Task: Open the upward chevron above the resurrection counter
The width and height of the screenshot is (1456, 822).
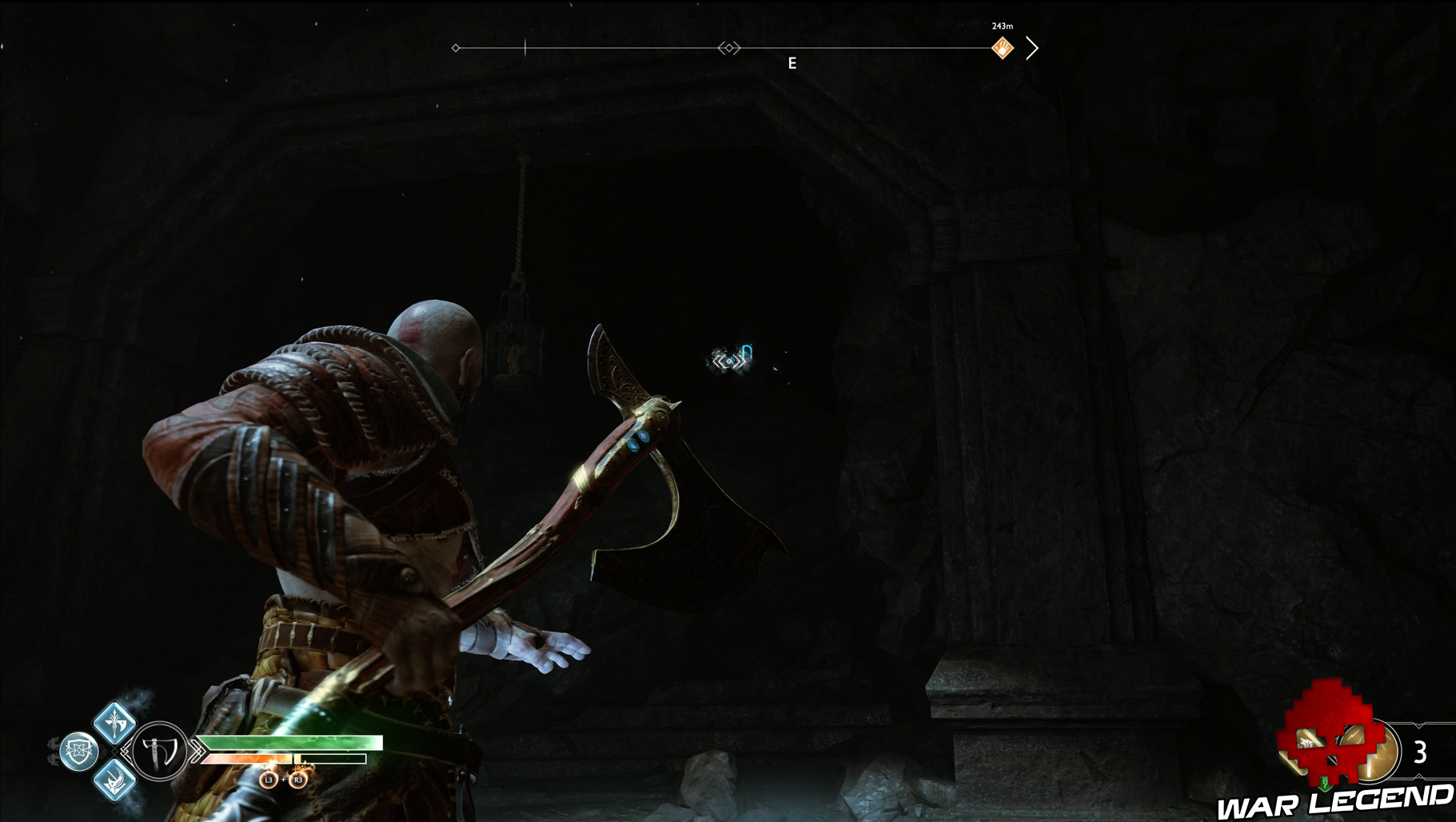Action: pyautogui.click(x=1418, y=725)
